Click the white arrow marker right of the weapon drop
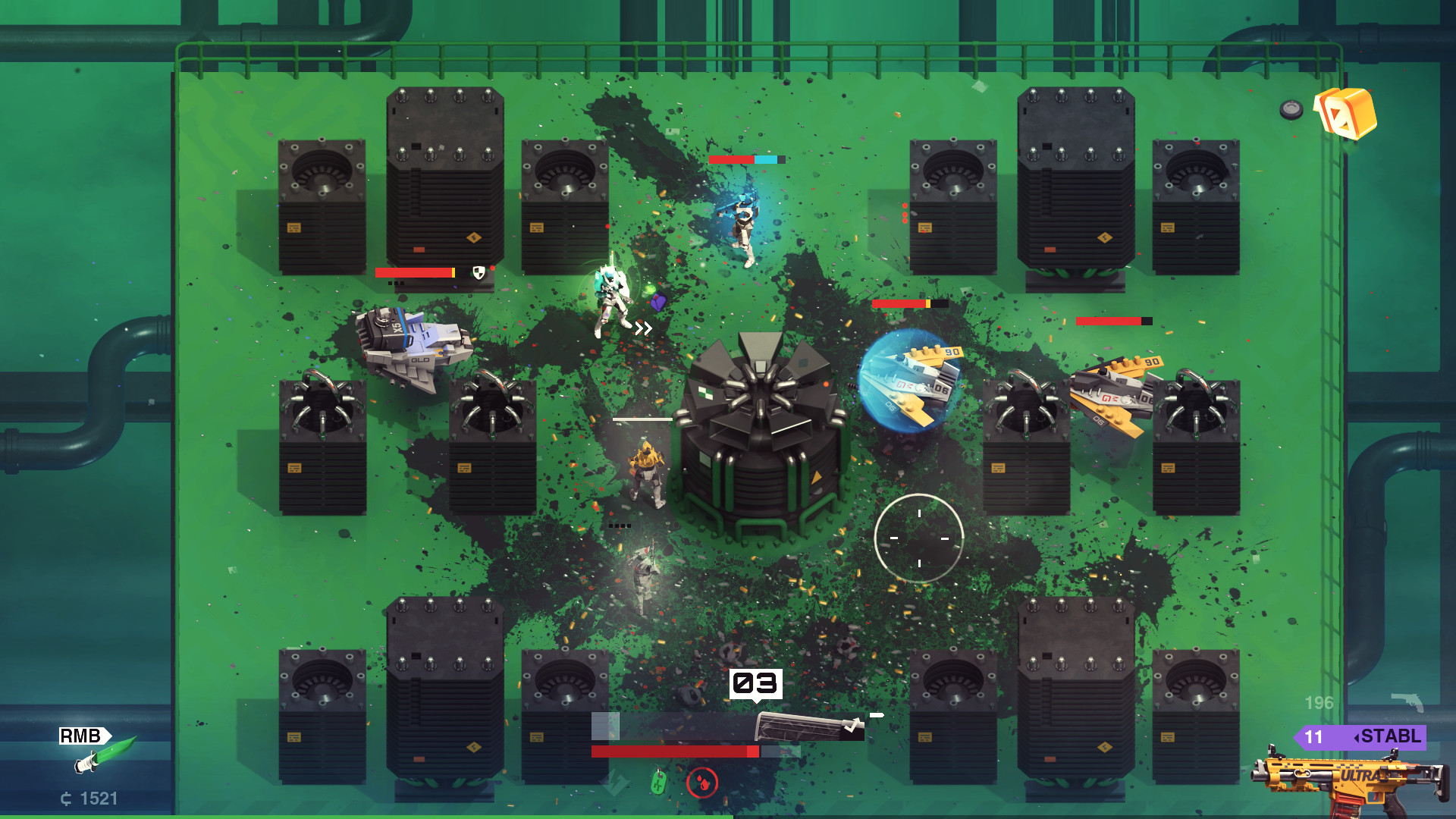This screenshot has height=819, width=1456. click(x=877, y=714)
